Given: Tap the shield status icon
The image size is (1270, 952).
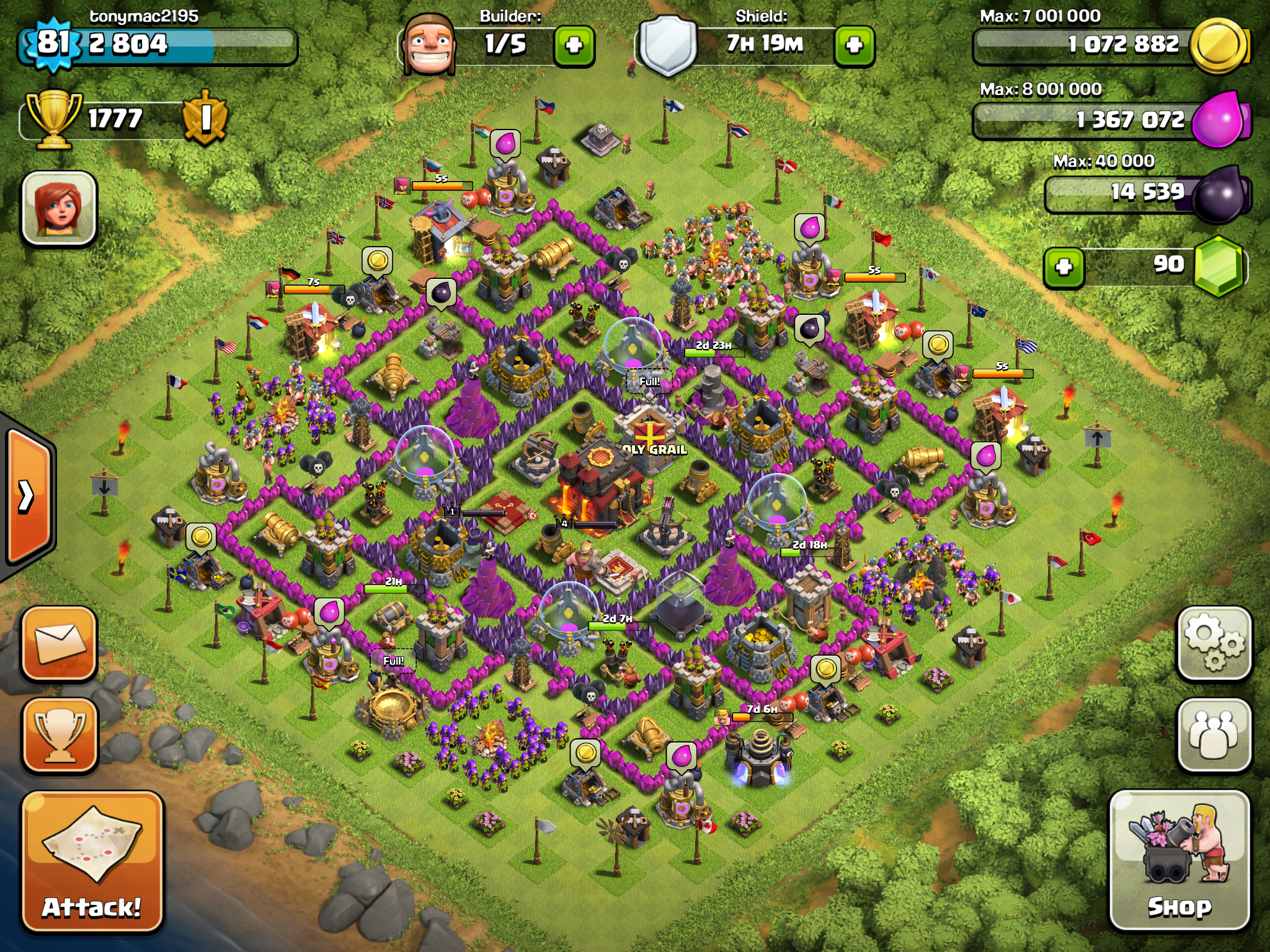Looking at the screenshot, I should click(x=667, y=45).
